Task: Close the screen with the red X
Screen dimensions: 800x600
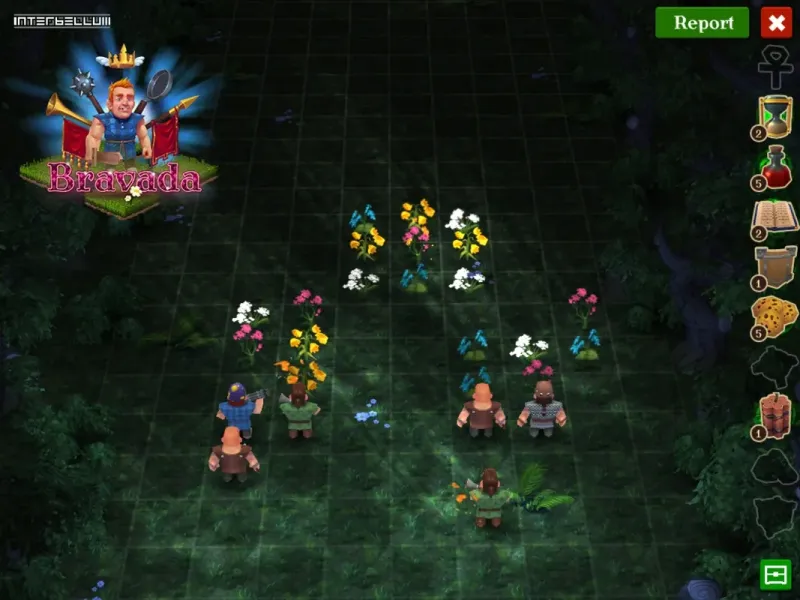Action: point(776,22)
